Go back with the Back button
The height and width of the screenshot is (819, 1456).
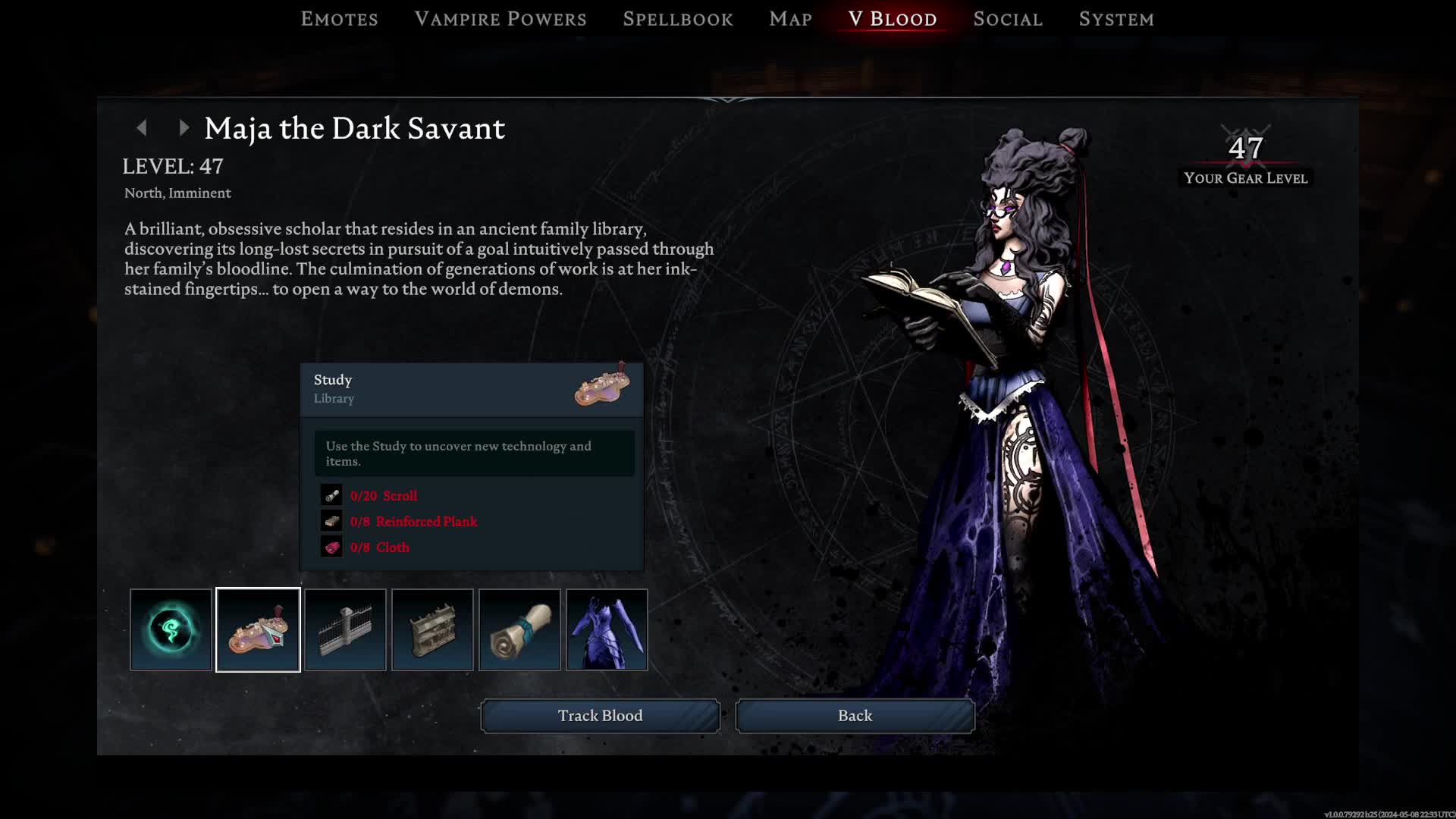pyautogui.click(x=855, y=716)
